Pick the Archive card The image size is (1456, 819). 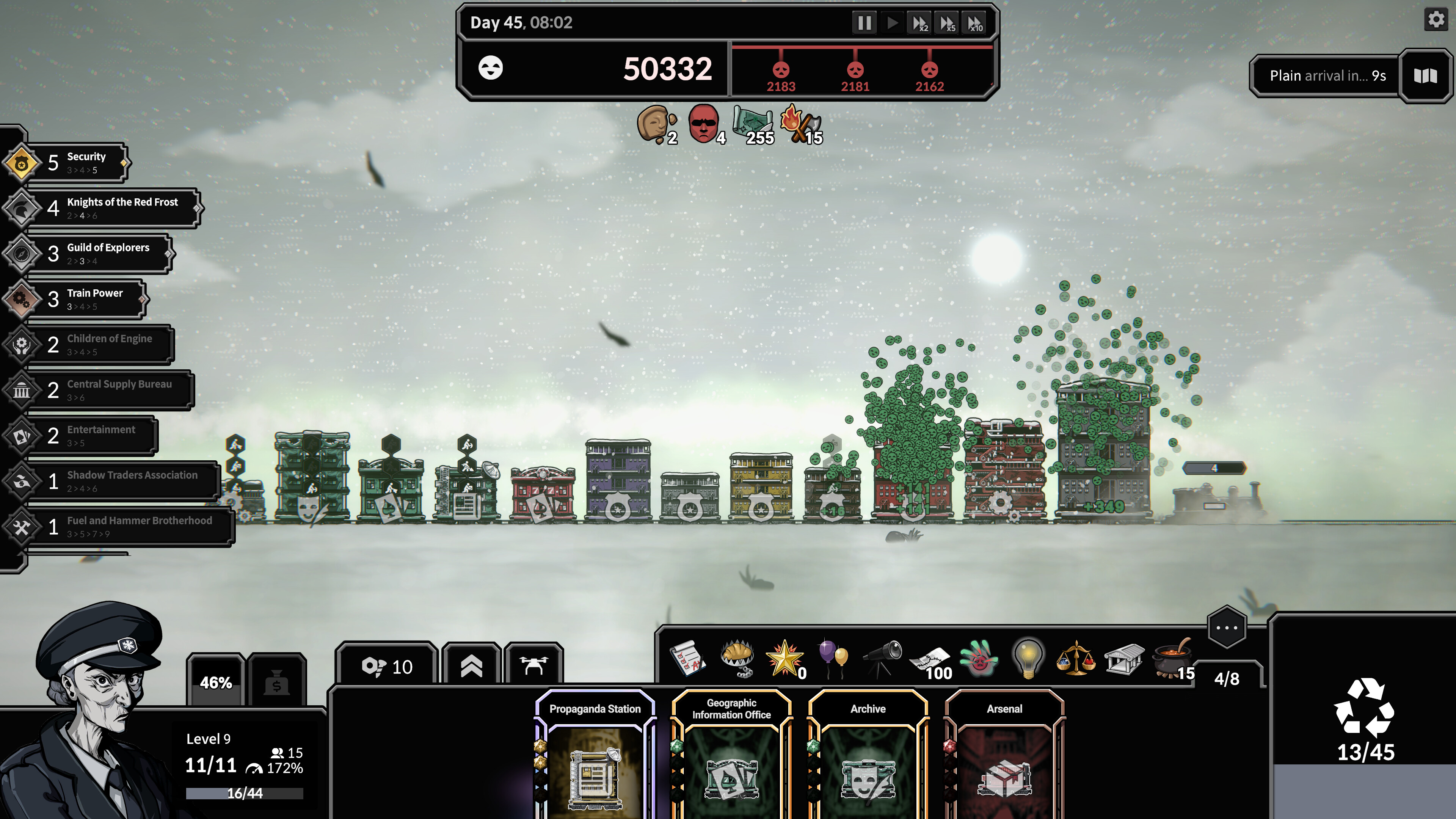click(x=868, y=758)
